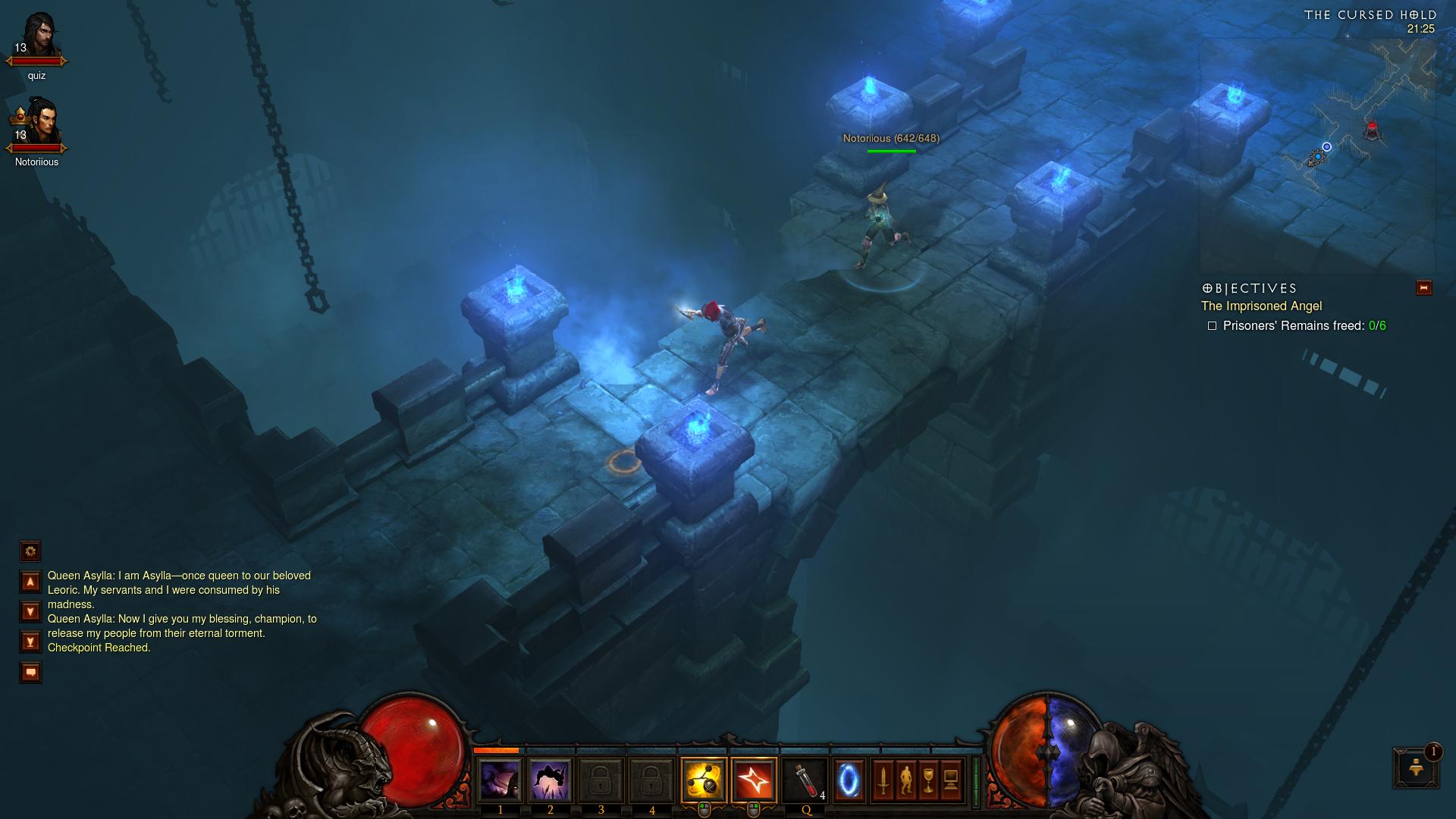This screenshot has width=1456, height=819.
Task: Jump to bottom of chat log
Action: click(30, 642)
